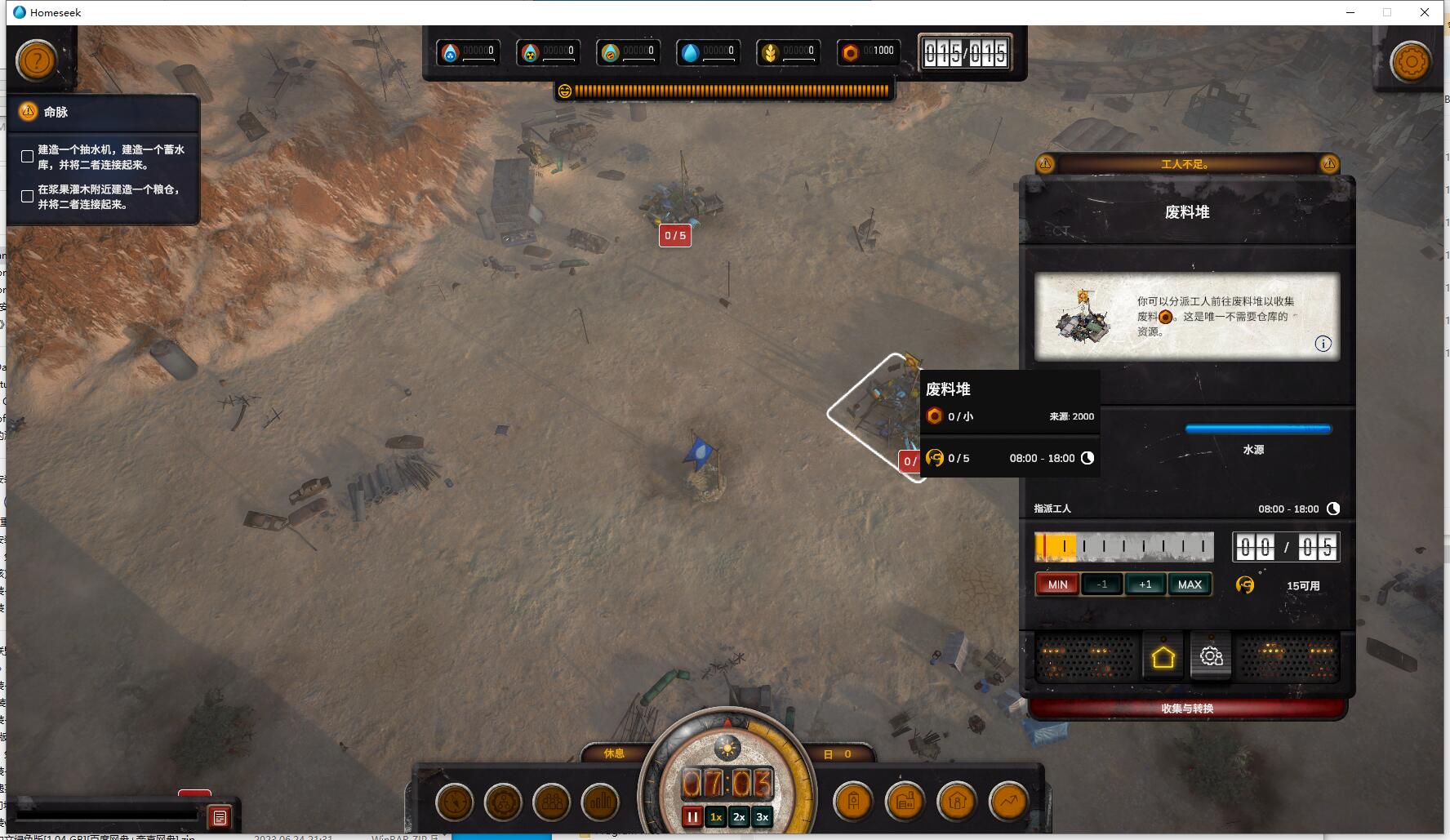Tick the granary objective checkbox
1450x840 pixels.
(x=28, y=197)
